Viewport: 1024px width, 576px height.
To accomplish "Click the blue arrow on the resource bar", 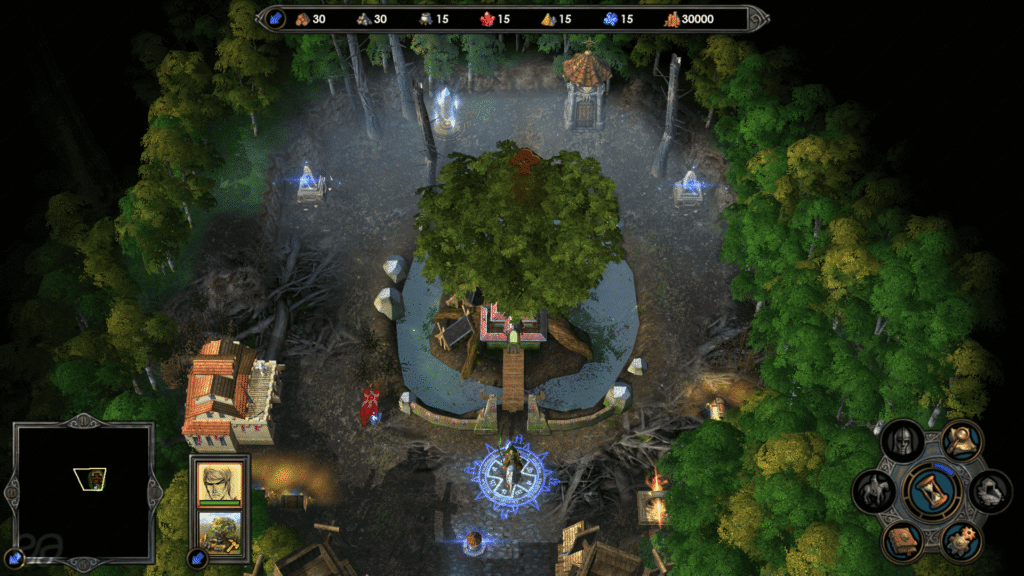I will point(273,19).
